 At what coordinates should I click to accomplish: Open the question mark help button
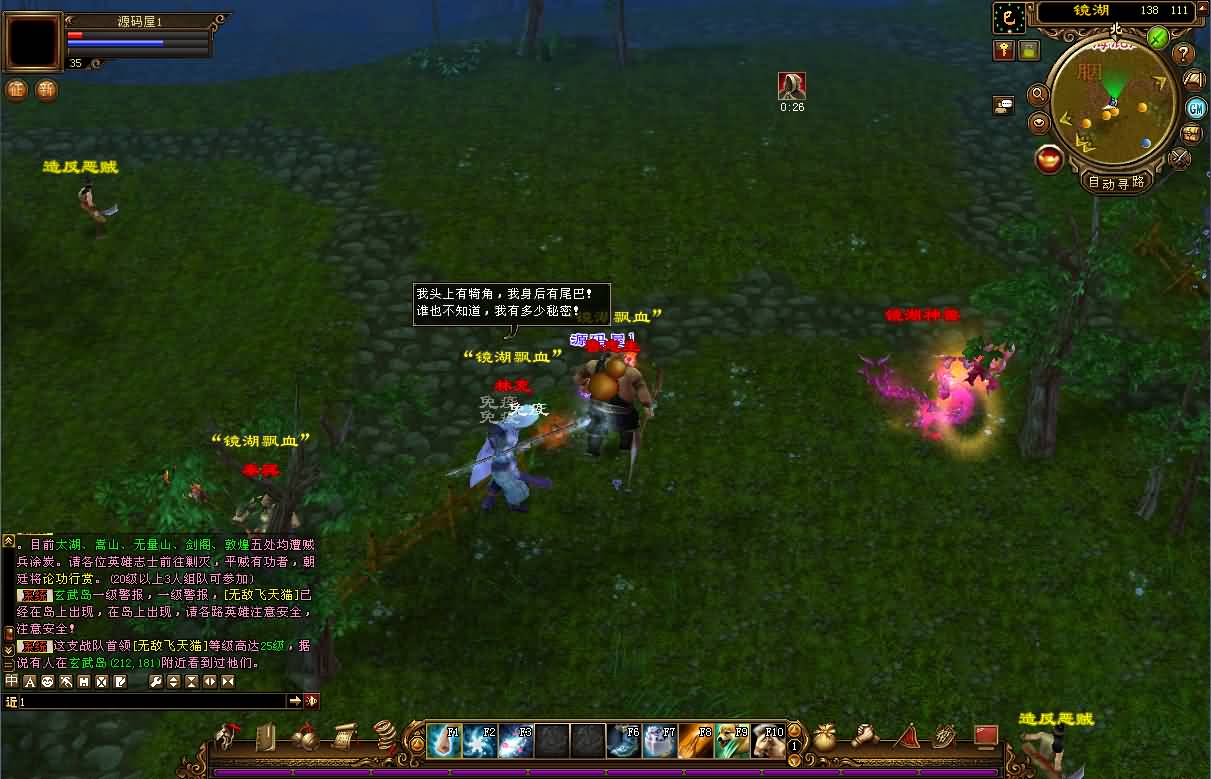coord(1184,54)
